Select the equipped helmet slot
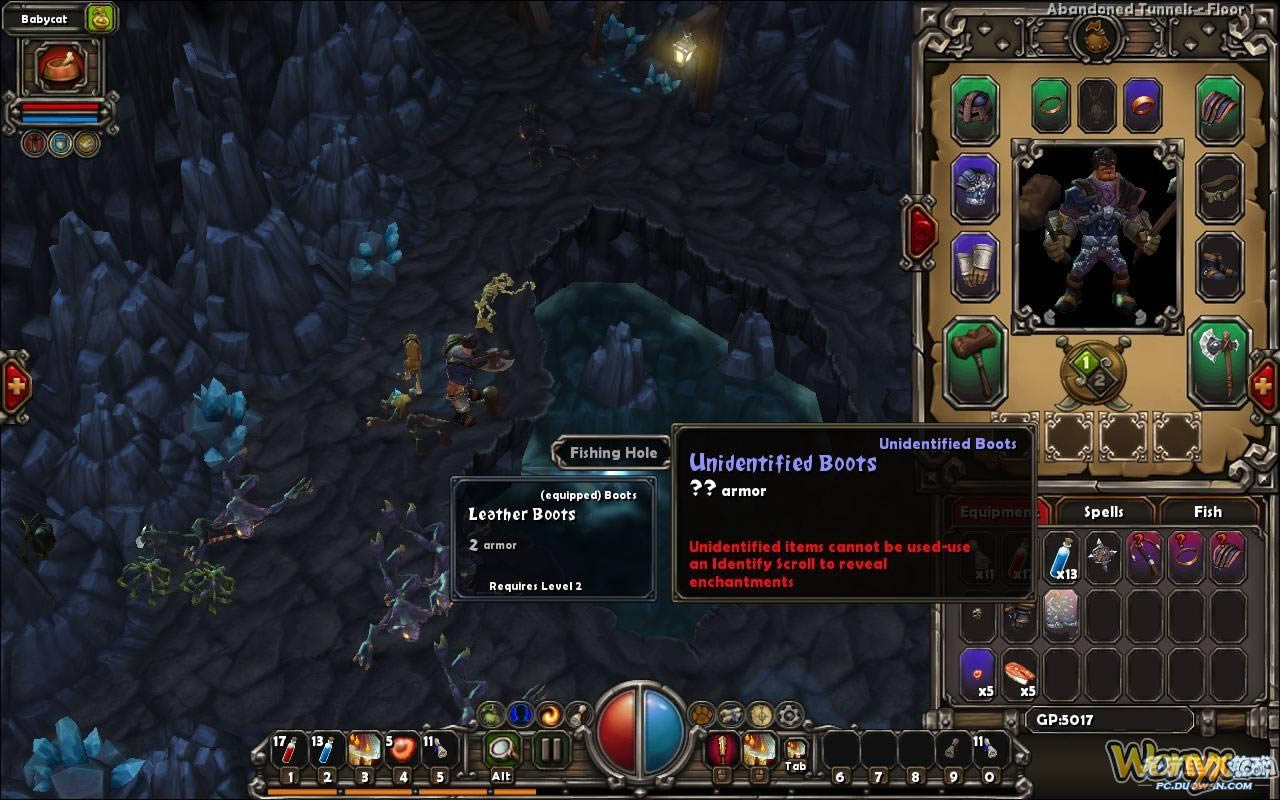 [975, 110]
